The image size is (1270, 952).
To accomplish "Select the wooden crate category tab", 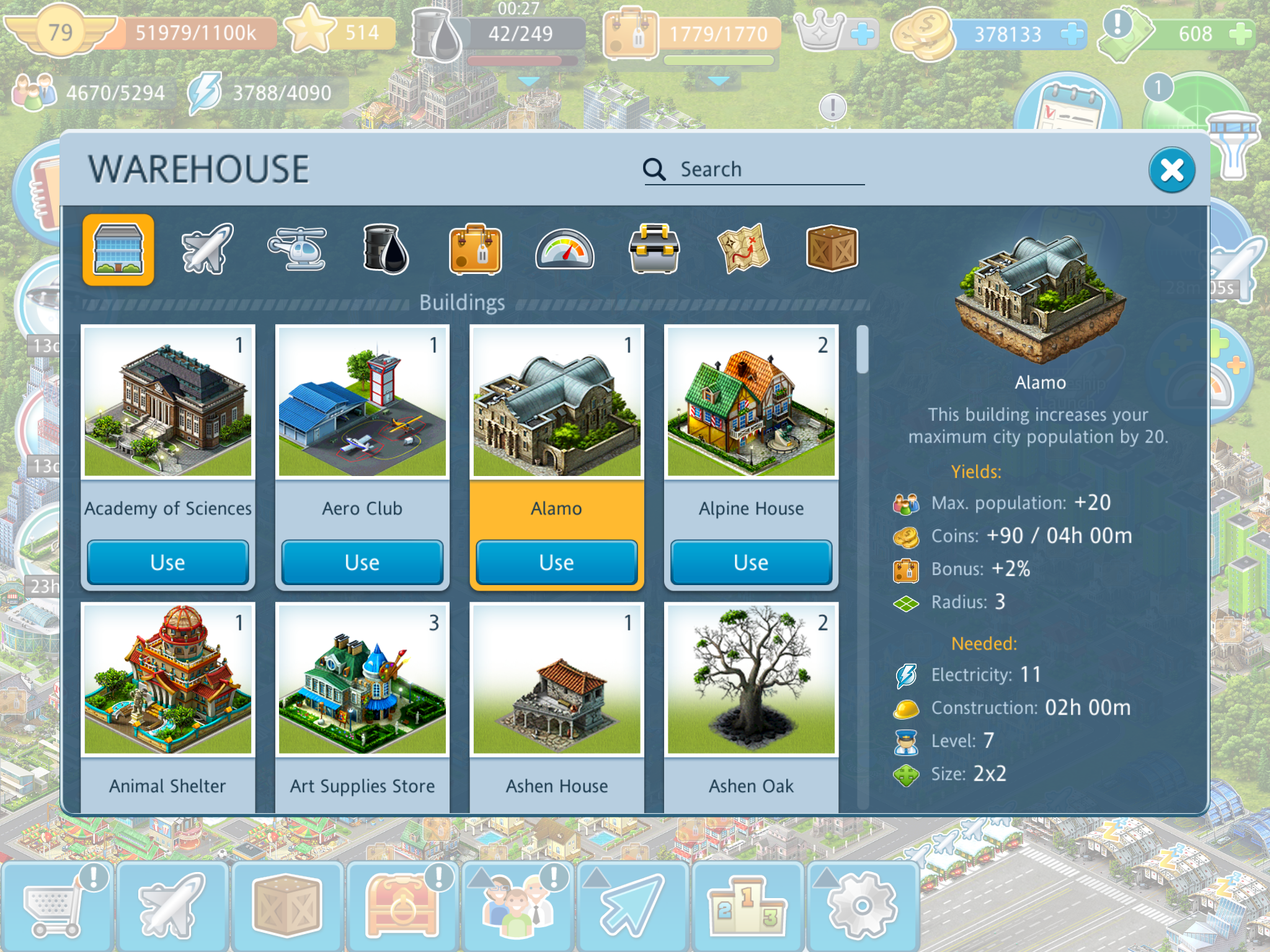I will (832, 249).
